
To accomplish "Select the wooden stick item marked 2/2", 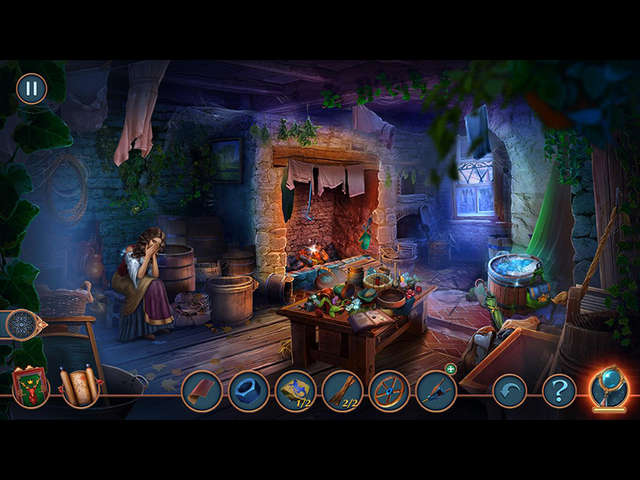I will click(343, 391).
